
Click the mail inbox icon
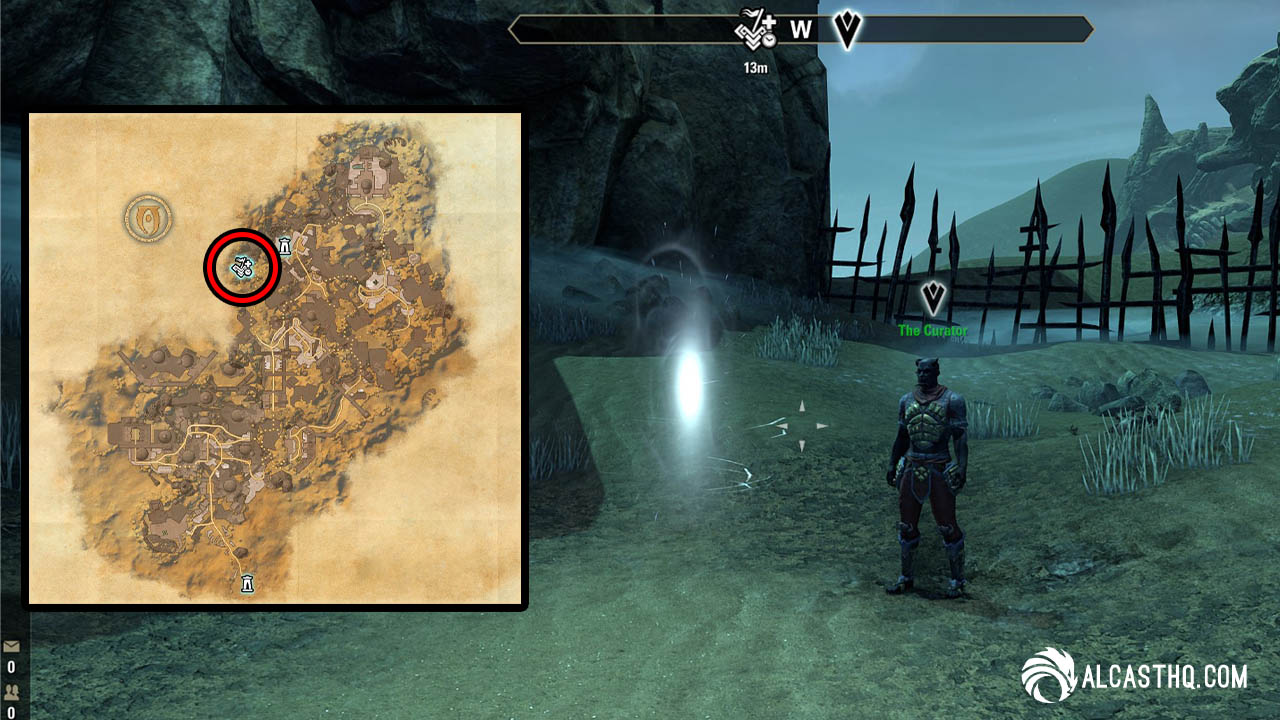pos(11,646)
